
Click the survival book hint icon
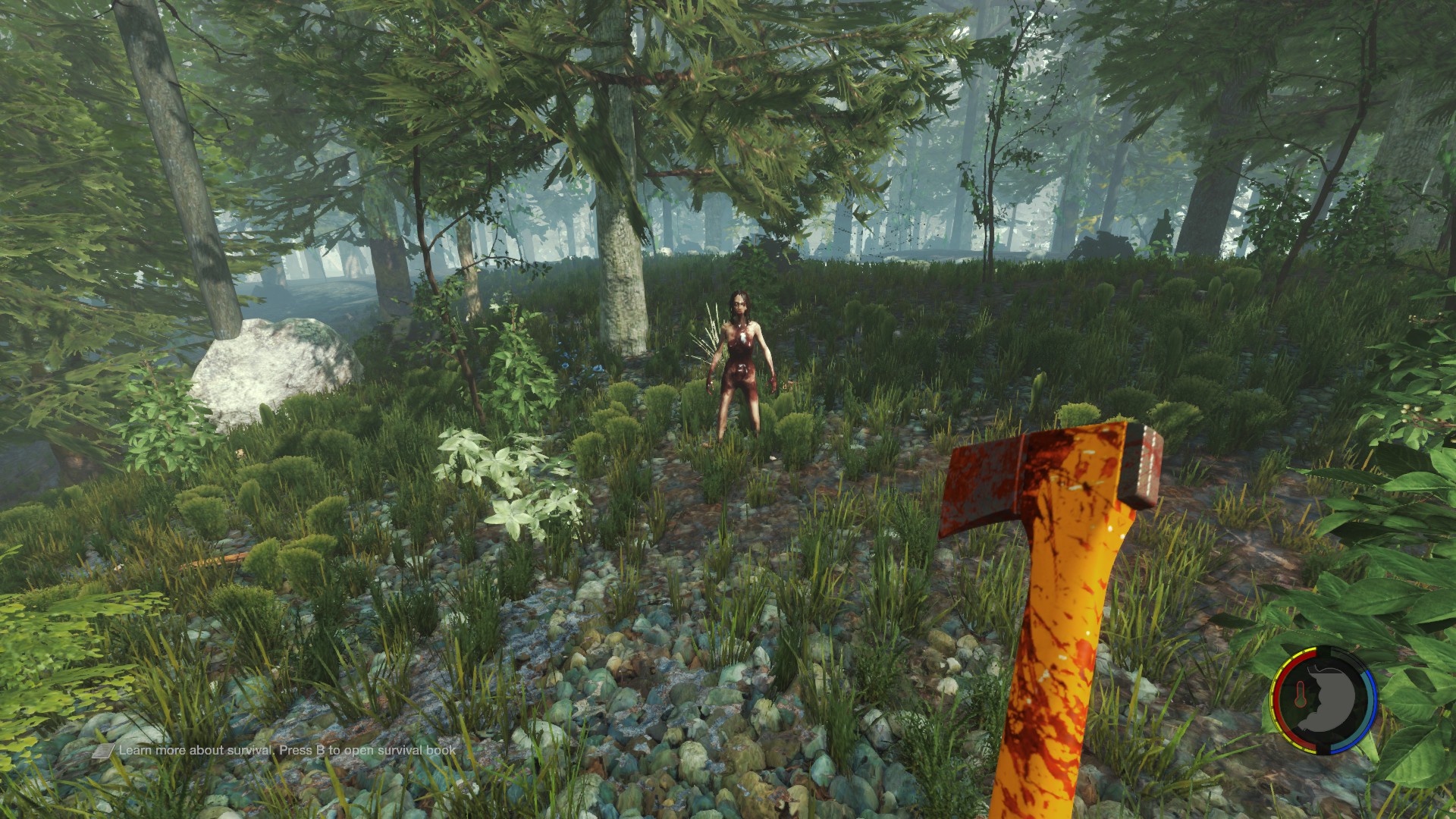pos(104,751)
